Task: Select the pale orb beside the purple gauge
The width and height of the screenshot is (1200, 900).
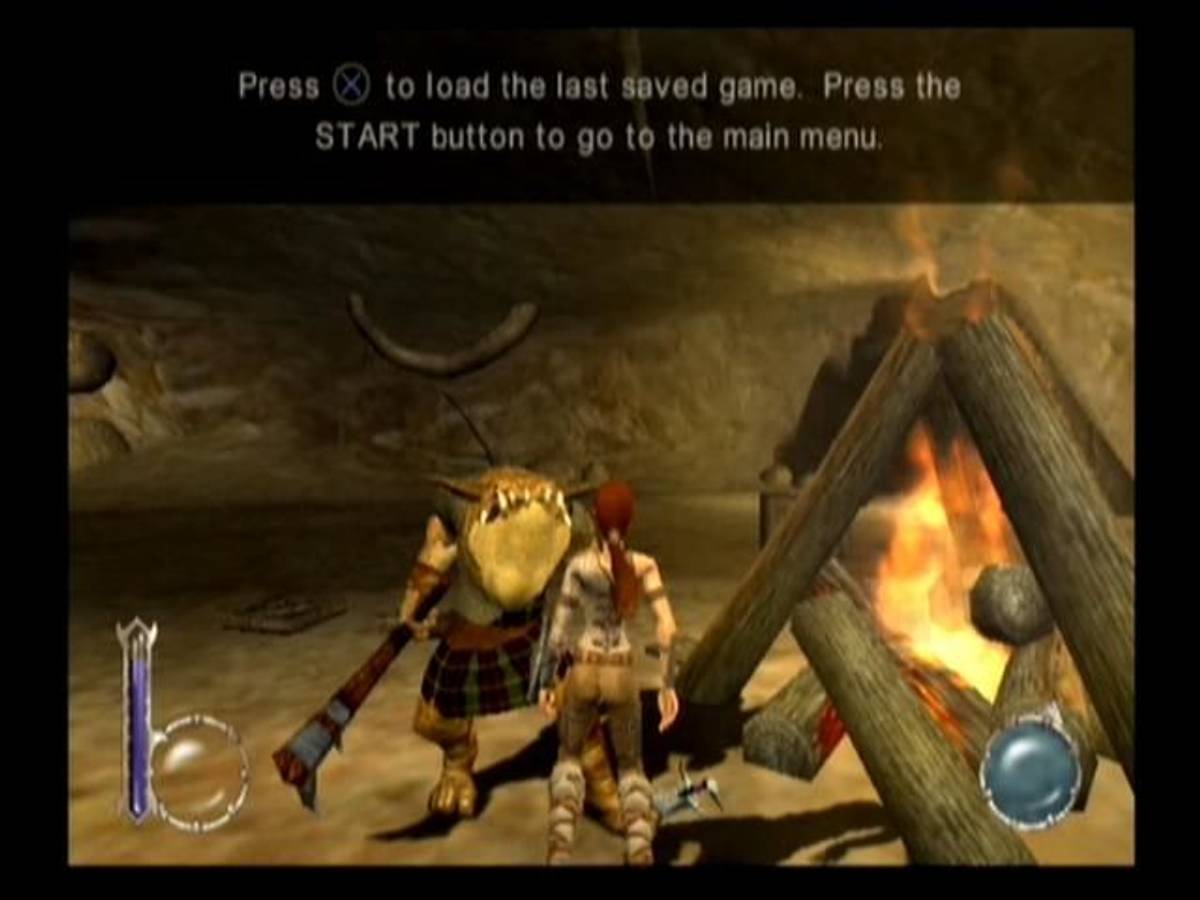Action: pyautogui.click(x=197, y=770)
